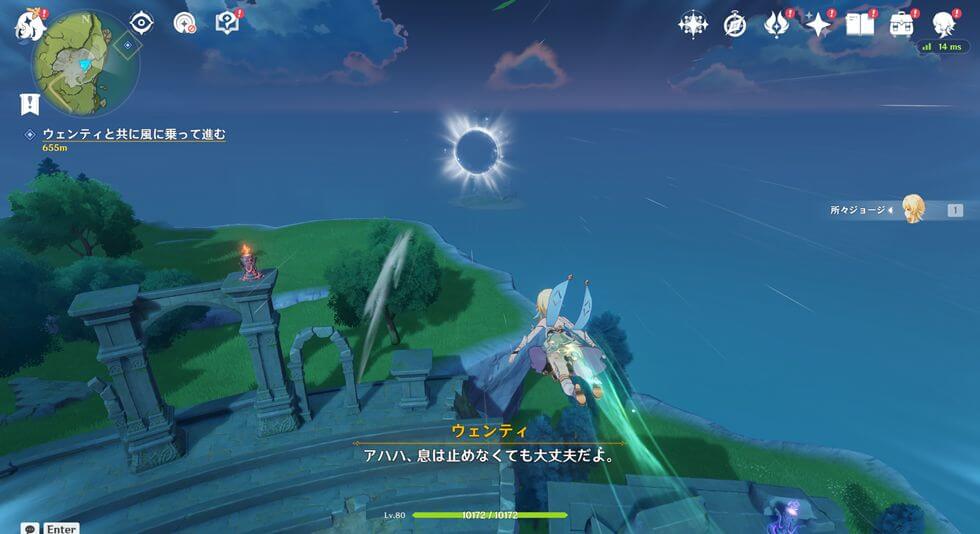Open the ornate star-compass icon
Screen dimensions: 980x534
693,25
